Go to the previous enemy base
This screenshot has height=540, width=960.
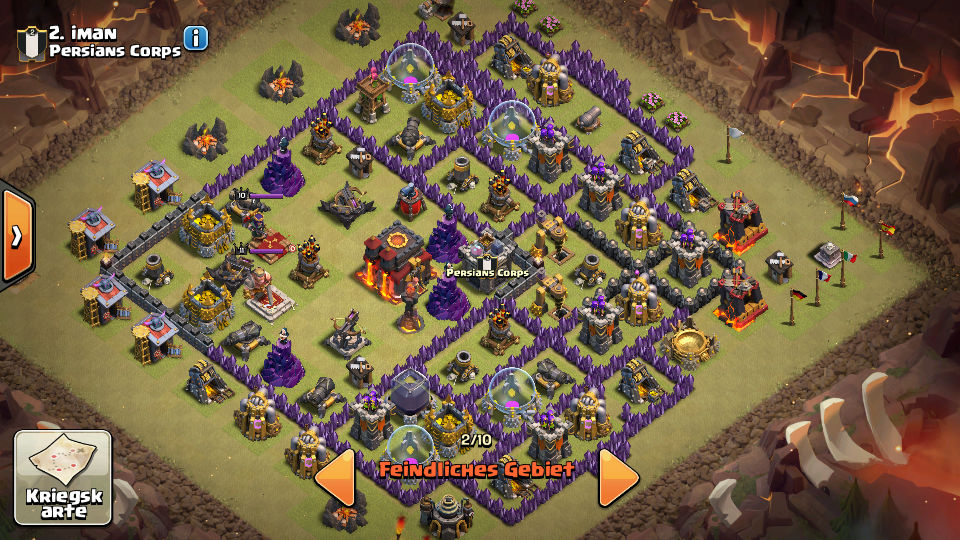(x=336, y=477)
